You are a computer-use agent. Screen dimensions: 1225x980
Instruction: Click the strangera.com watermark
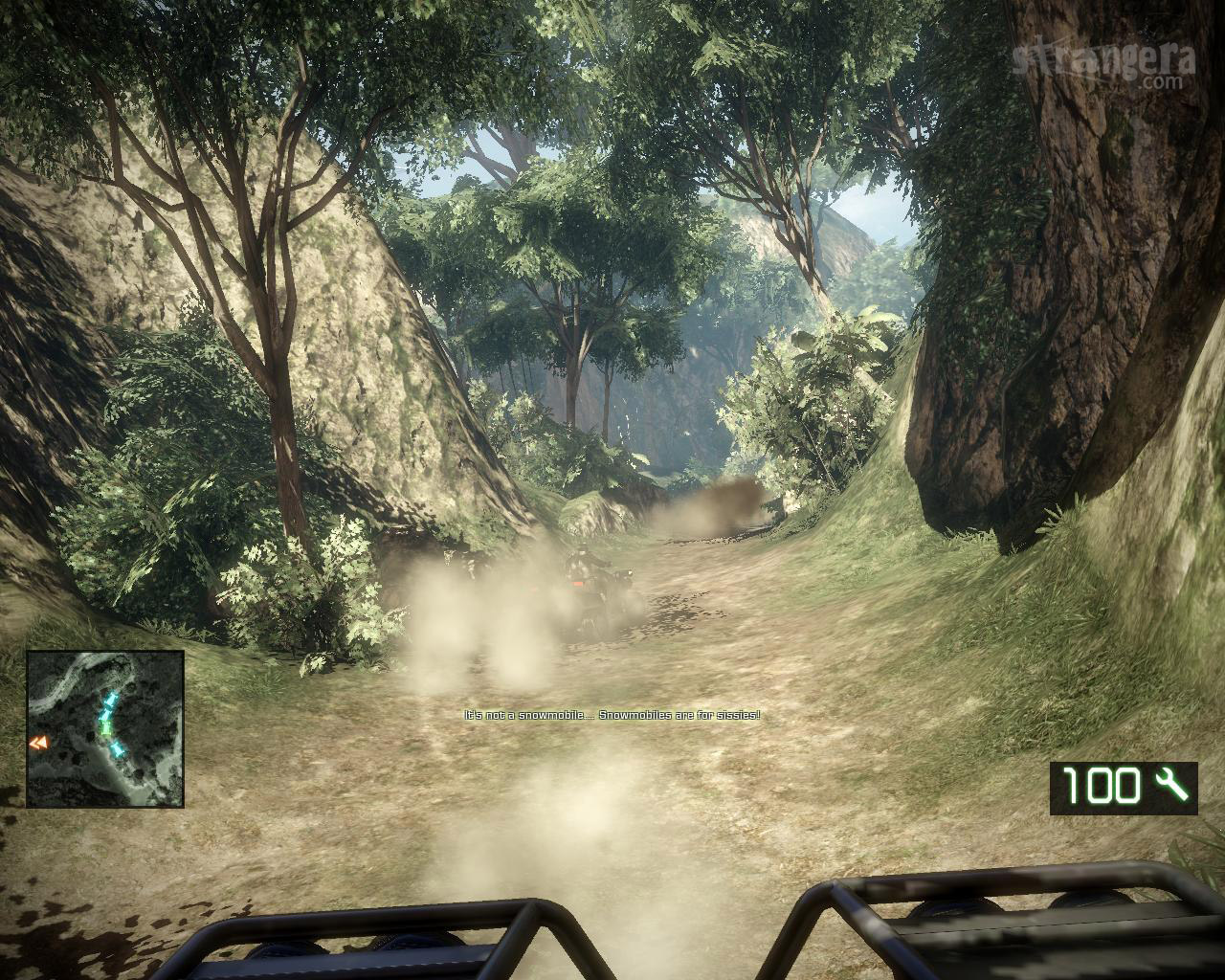pyautogui.click(x=1102, y=63)
